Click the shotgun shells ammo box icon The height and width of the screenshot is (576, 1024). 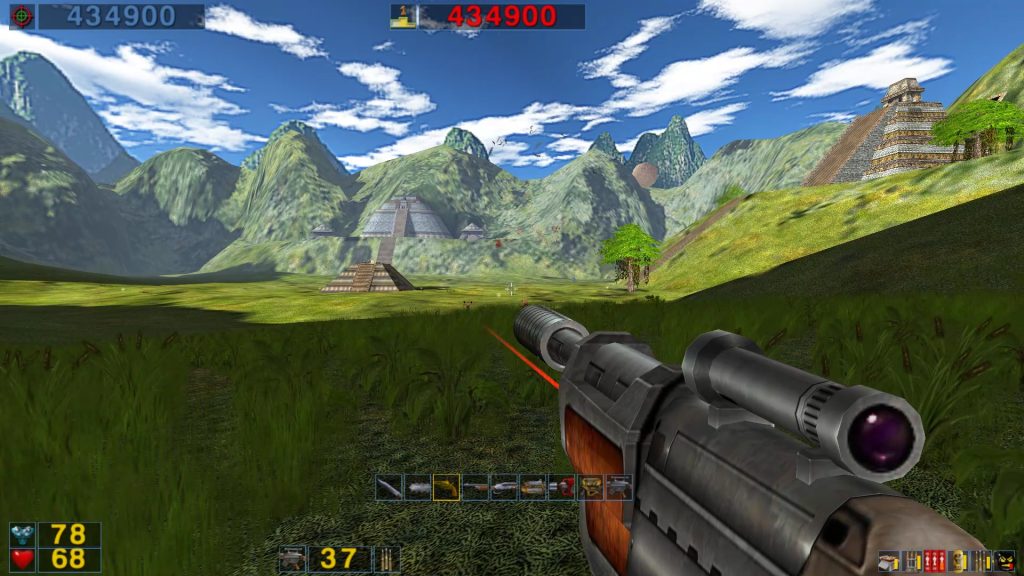[x=888, y=561]
